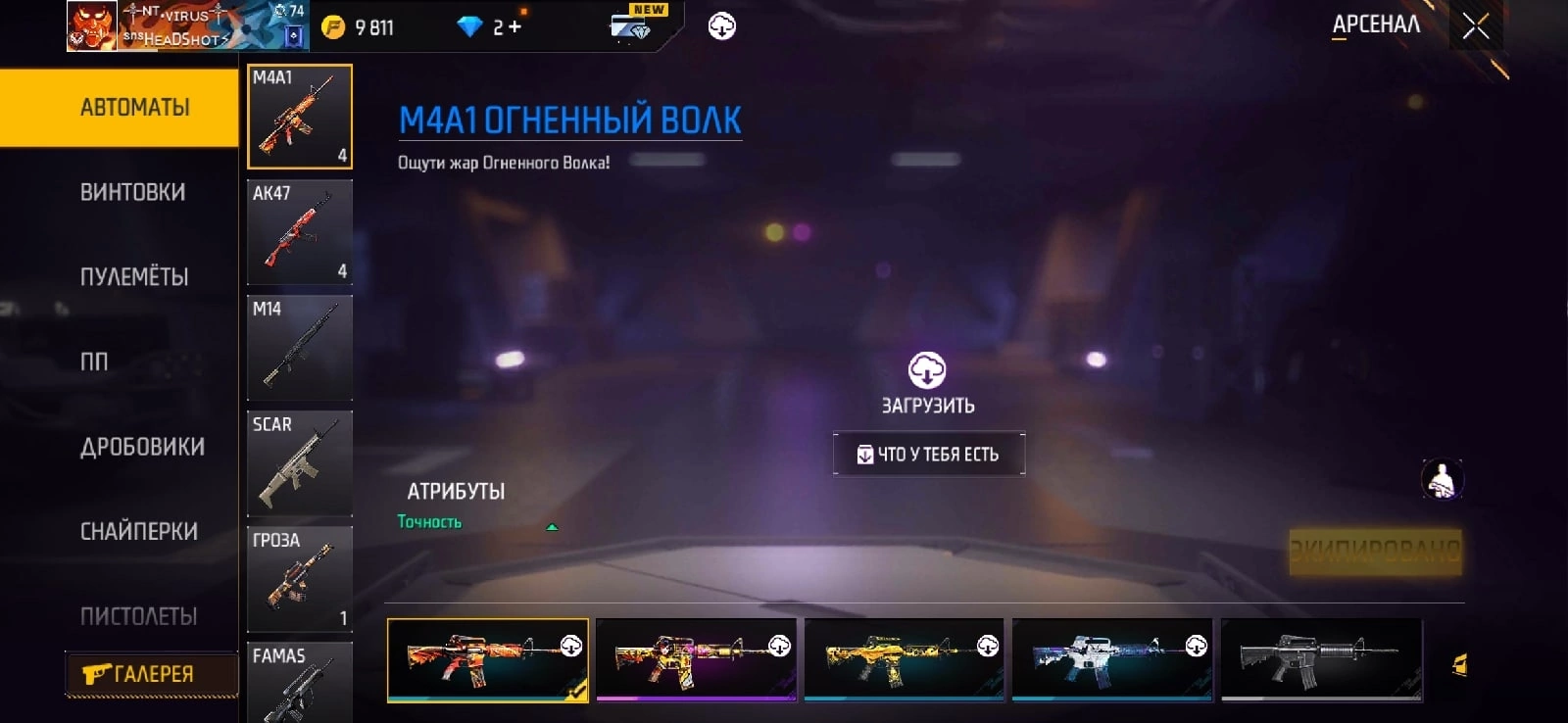Switch to the ПИСТОЛЕТЫ category
This screenshot has width=1568, height=723.
[138, 616]
